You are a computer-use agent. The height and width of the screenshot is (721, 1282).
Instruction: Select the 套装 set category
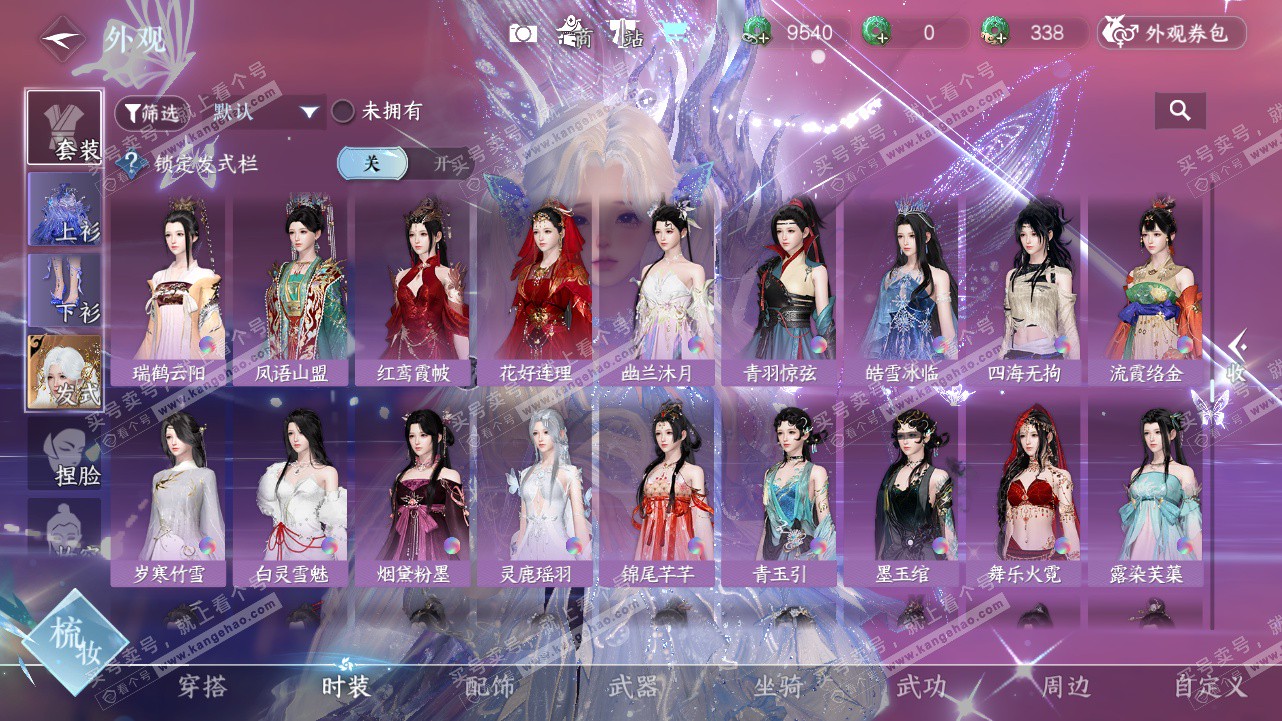point(65,128)
